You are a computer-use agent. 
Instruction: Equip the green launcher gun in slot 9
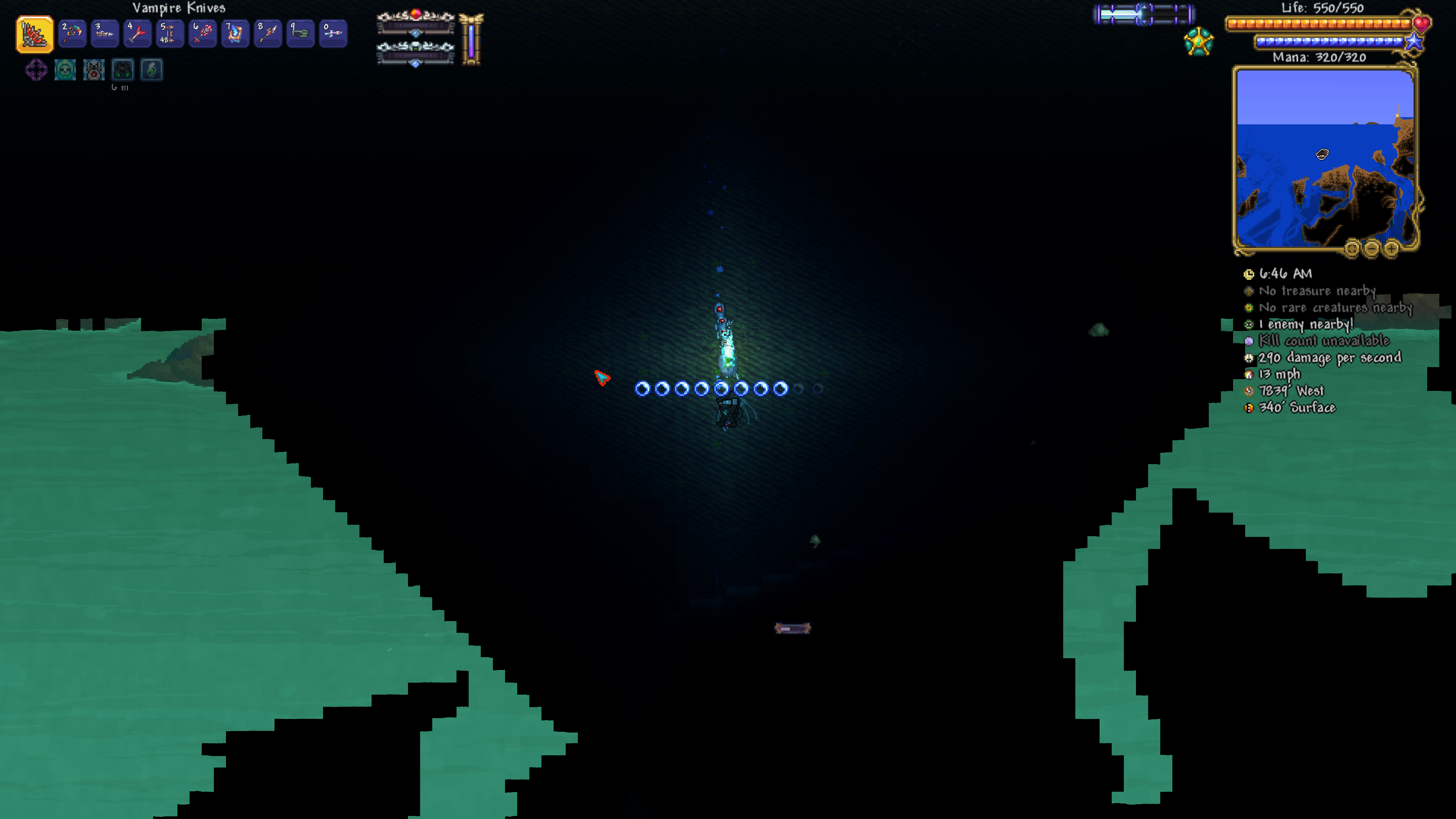300,34
